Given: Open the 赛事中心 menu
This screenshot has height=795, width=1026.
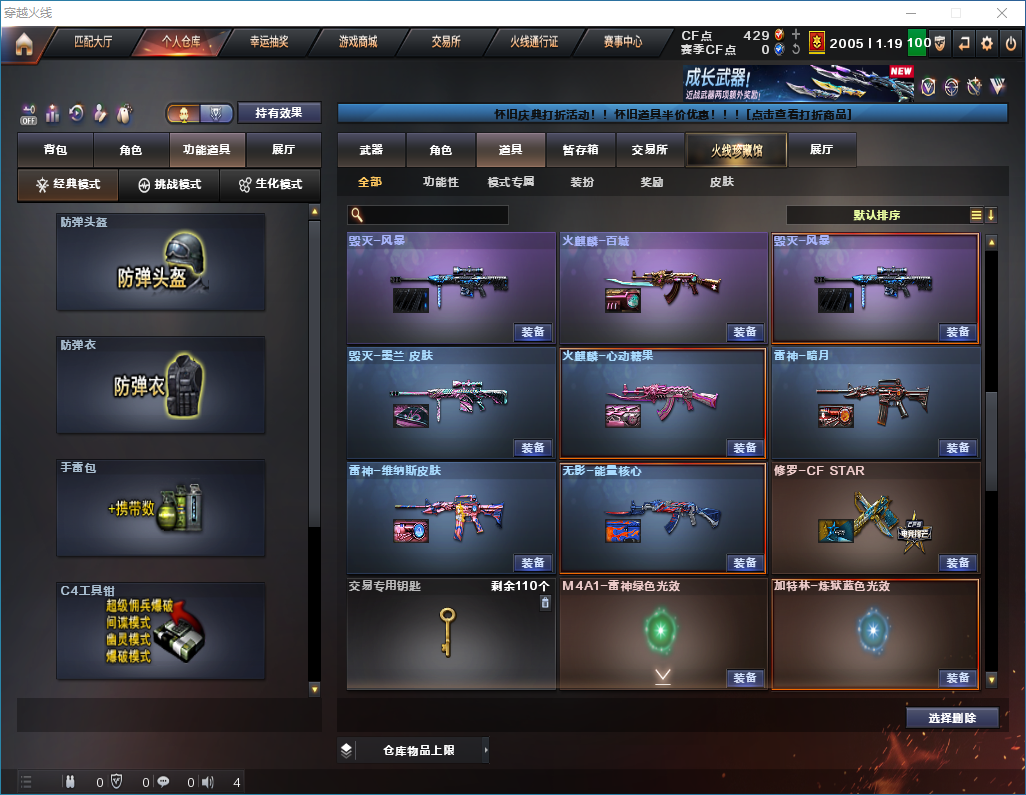Looking at the screenshot, I should point(622,42).
